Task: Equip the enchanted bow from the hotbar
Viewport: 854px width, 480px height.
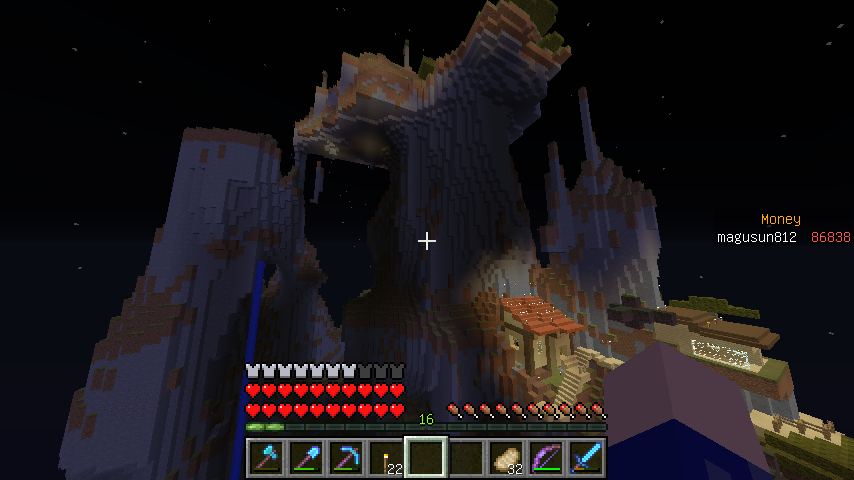Action: coord(546,458)
